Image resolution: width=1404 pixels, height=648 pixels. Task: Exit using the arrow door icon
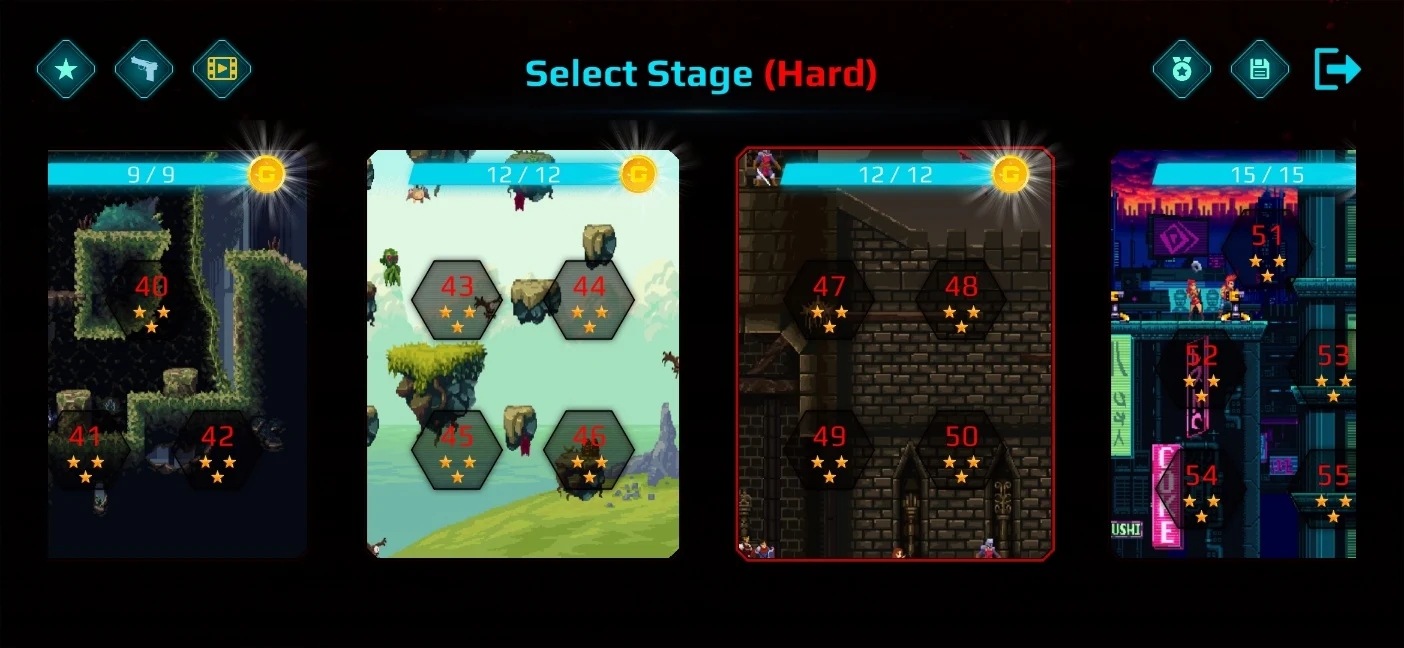1337,69
